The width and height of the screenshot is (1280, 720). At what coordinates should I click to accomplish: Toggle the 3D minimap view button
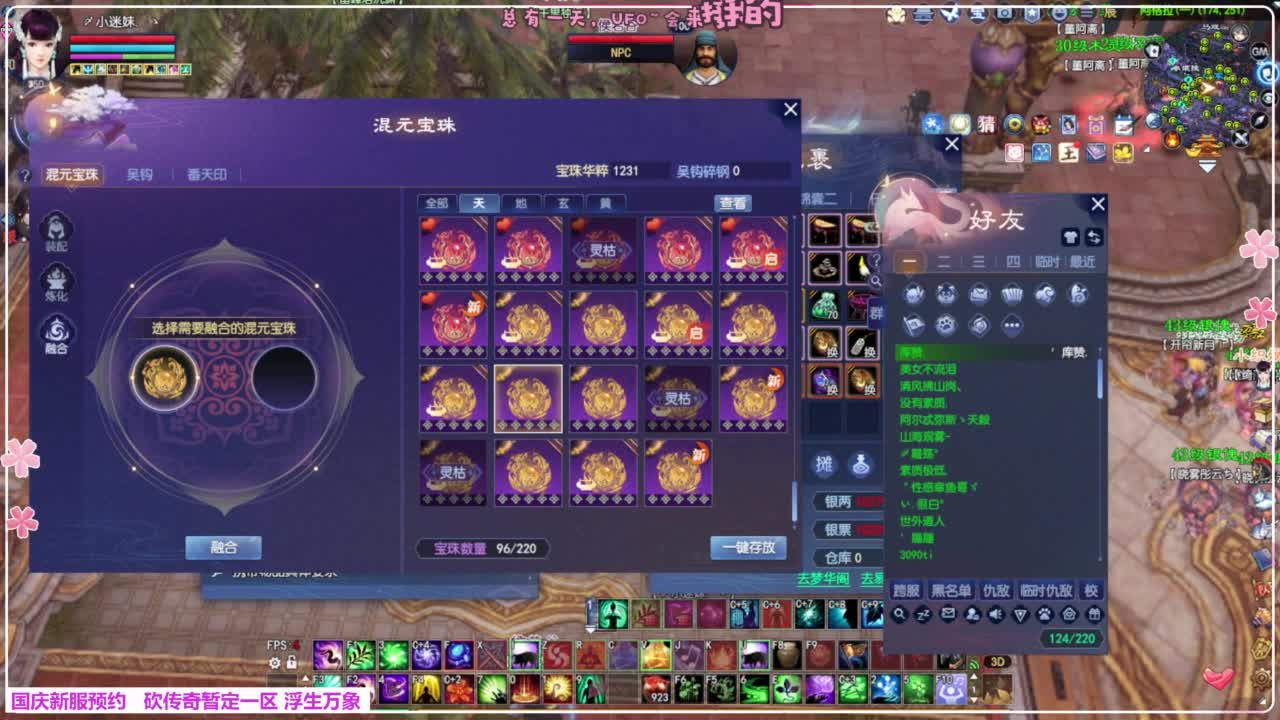996,660
